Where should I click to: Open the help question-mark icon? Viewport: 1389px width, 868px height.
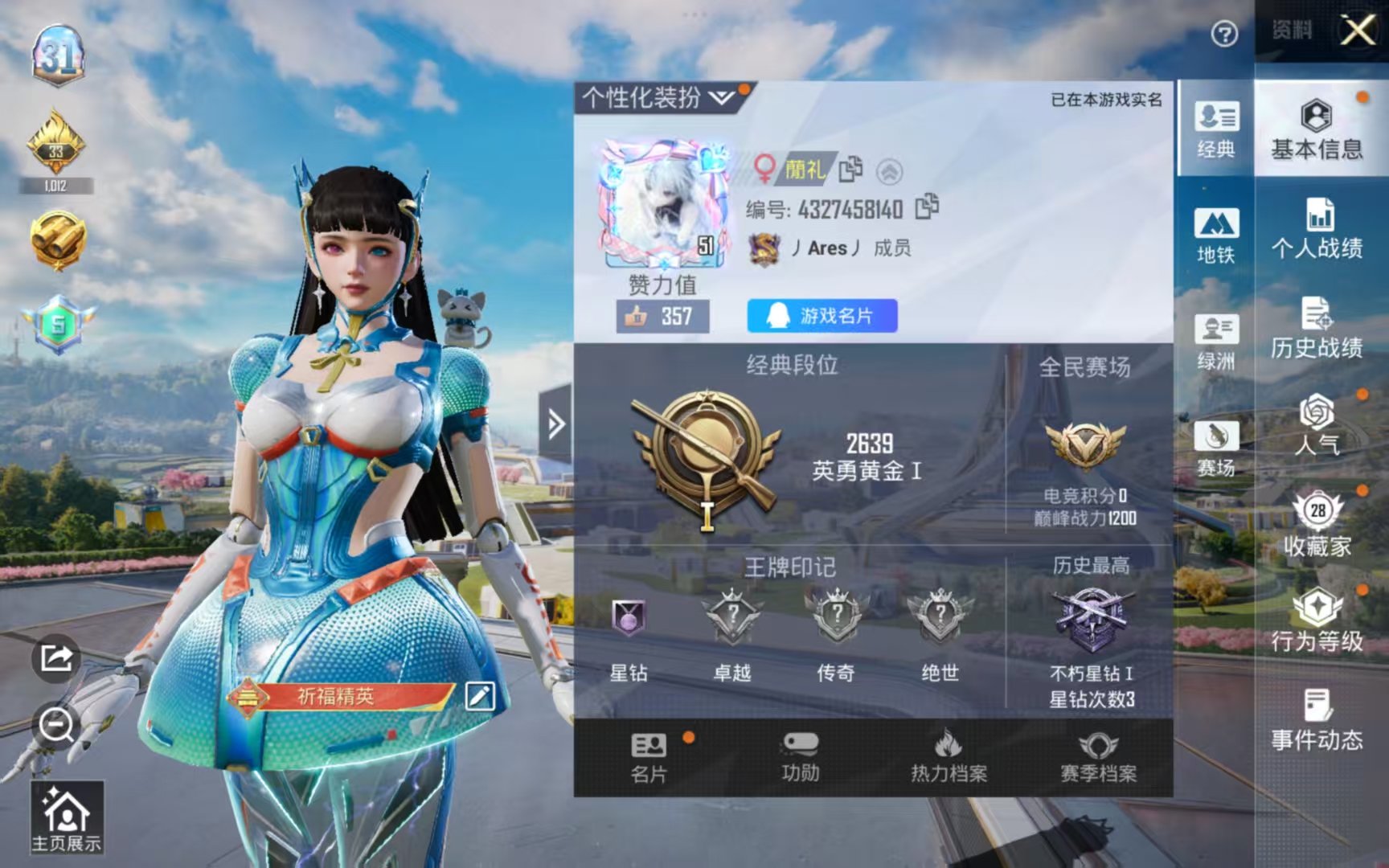(1223, 32)
